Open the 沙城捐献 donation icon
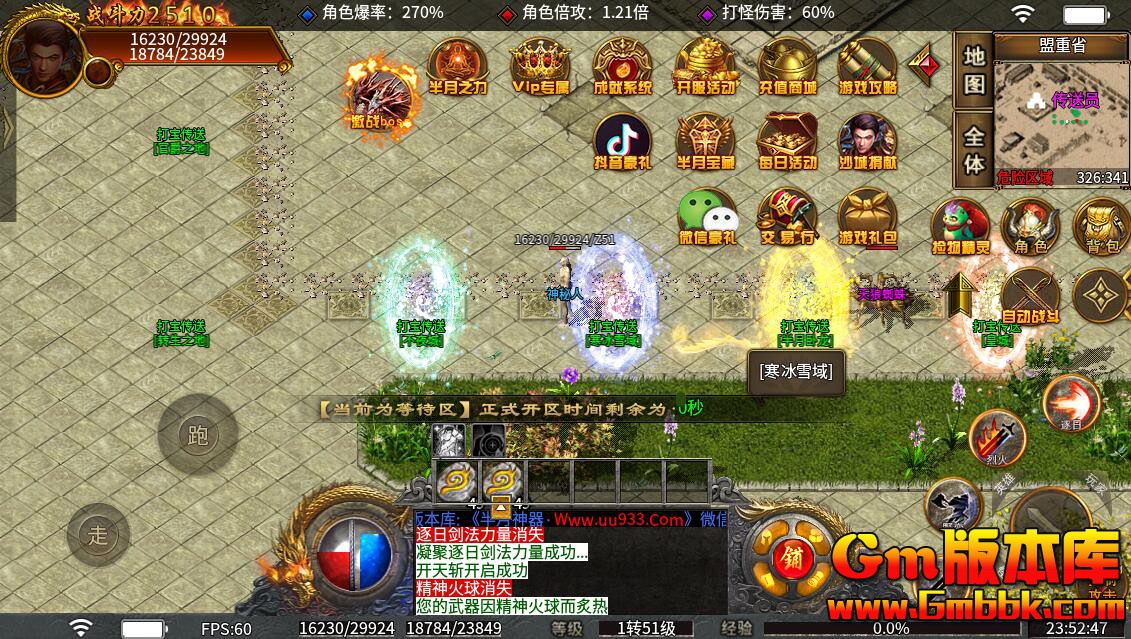Image resolution: width=1131 pixels, height=639 pixels. coord(867,141)
